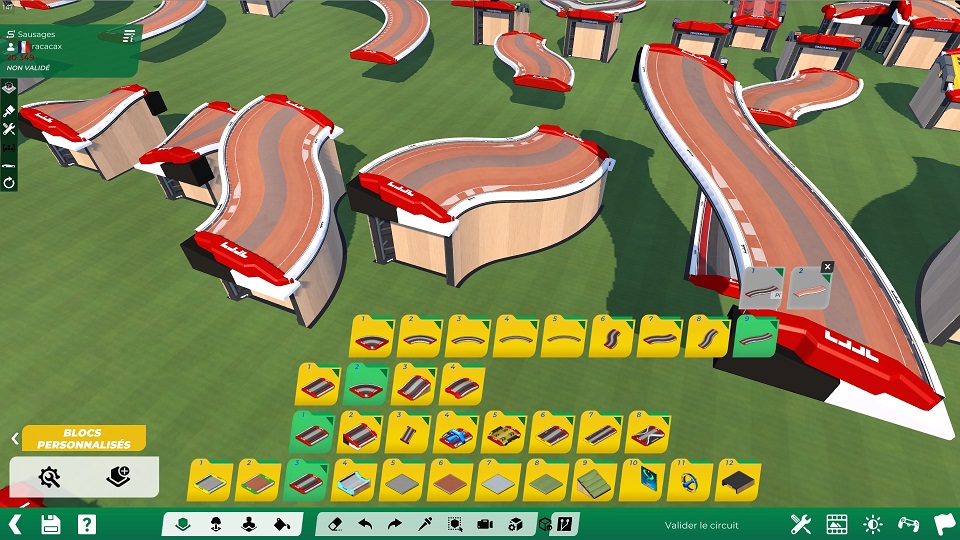Save the track with the floppy disk icon

pyautogui.click(x=51, y=523)
